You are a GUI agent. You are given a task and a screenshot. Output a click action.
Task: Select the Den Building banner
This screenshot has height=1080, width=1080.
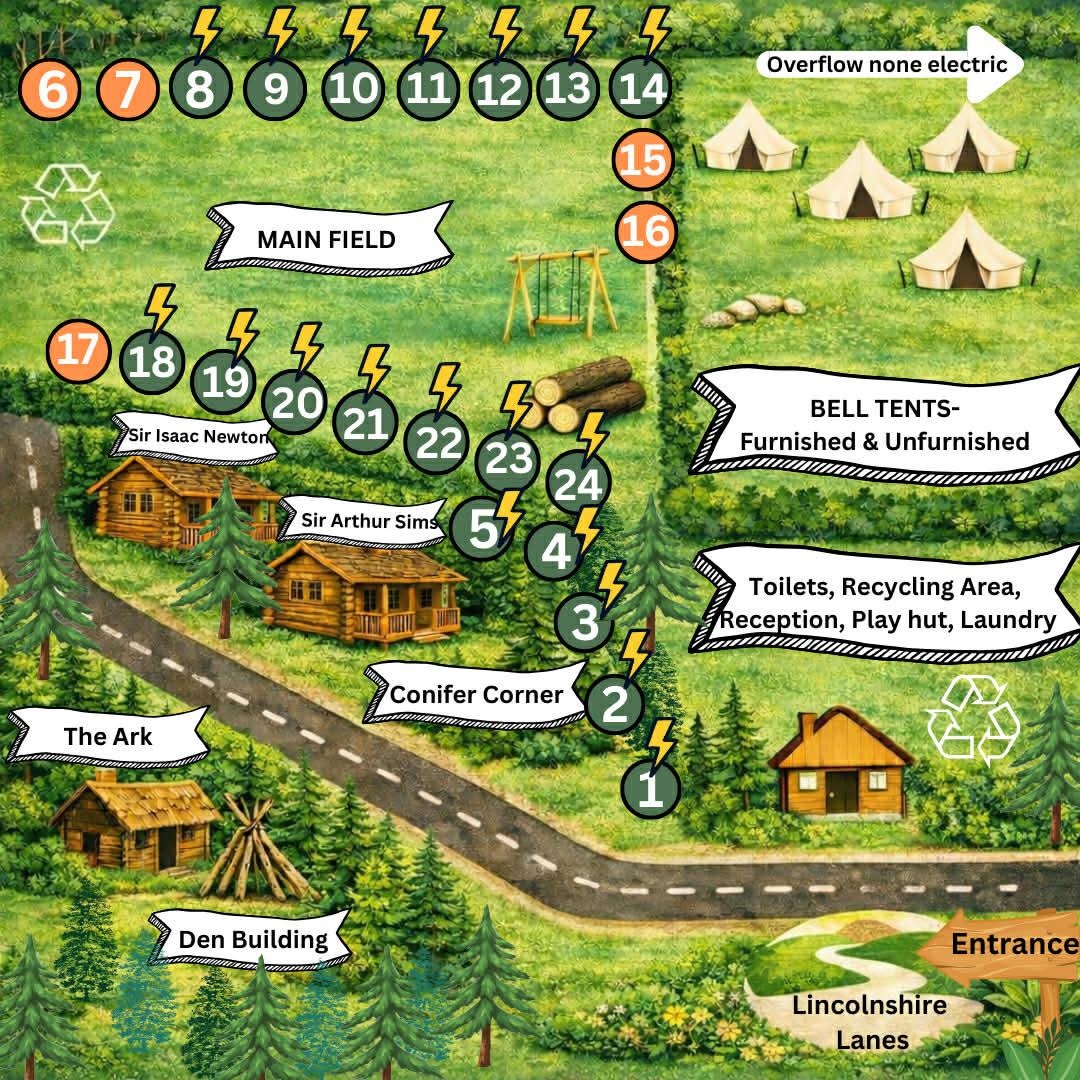point(253,940)
